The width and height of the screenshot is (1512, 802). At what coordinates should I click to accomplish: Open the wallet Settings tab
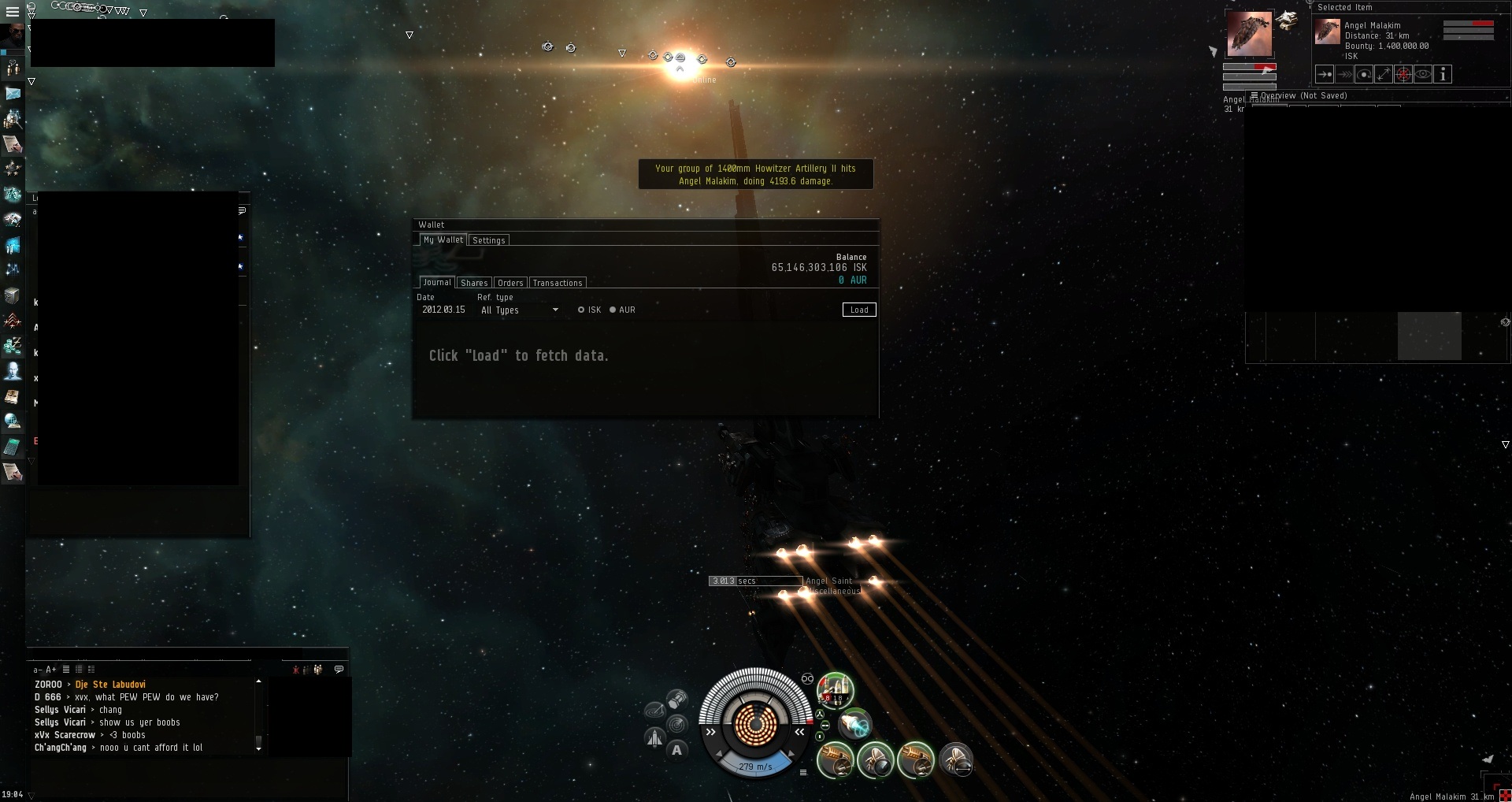[488, 240]
